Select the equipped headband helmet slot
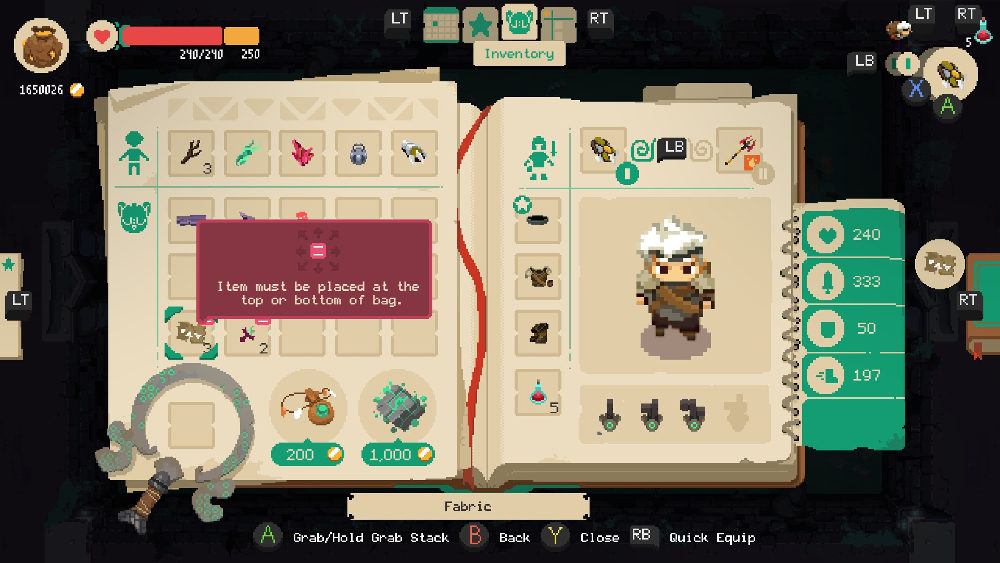 pyautogui.click(x=537, y=220)
